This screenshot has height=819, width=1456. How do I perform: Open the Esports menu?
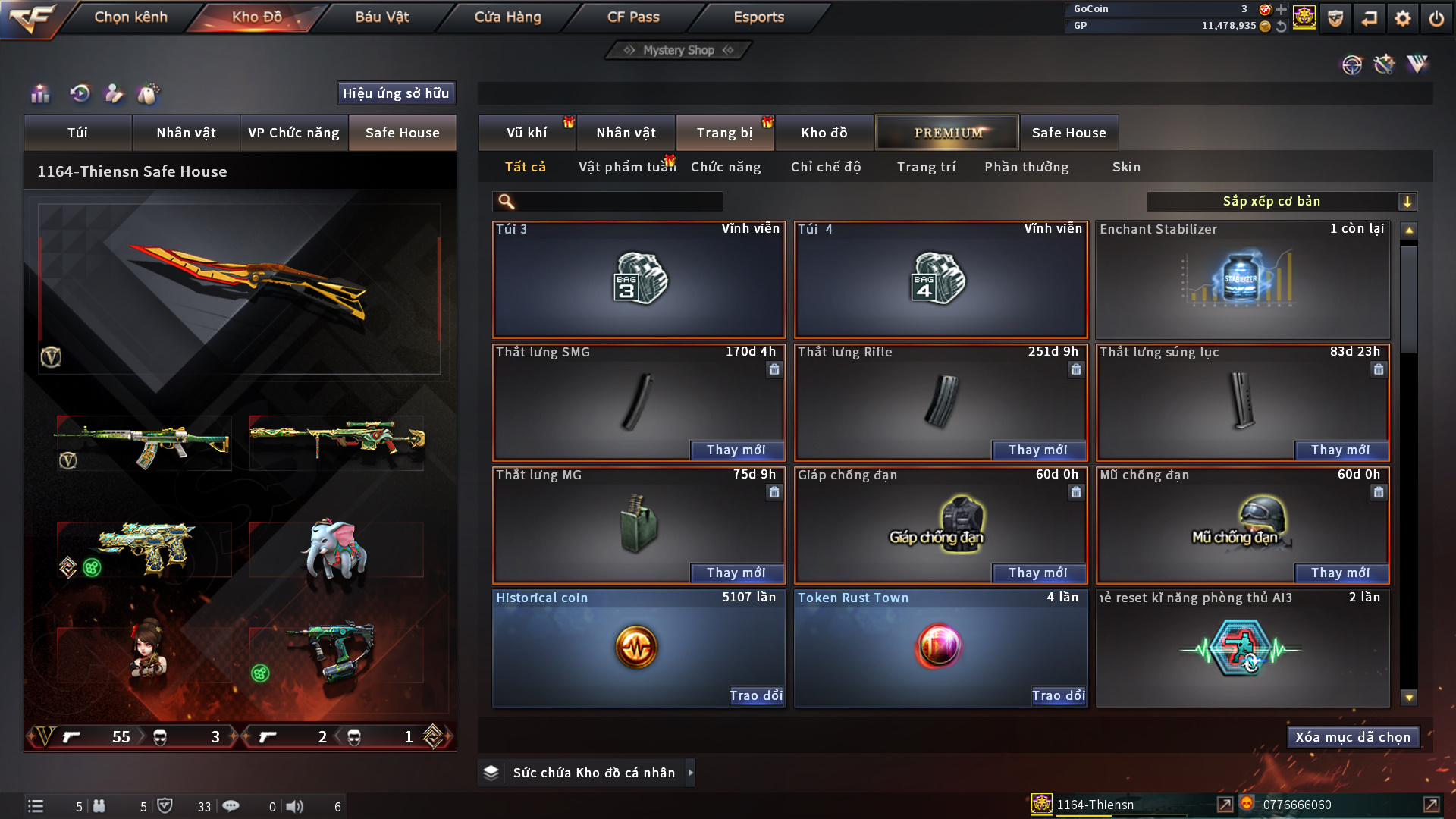[x=758, y=17]
